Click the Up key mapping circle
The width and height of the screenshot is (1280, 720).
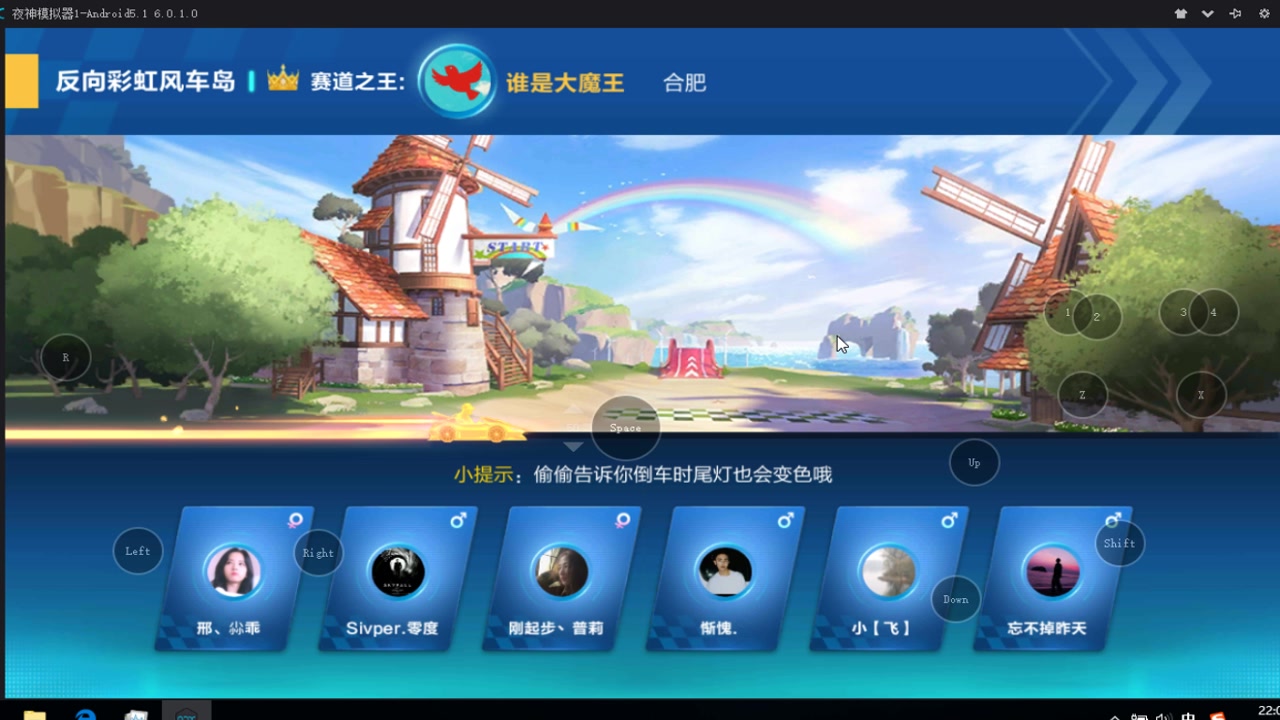[x=973, y=462]
